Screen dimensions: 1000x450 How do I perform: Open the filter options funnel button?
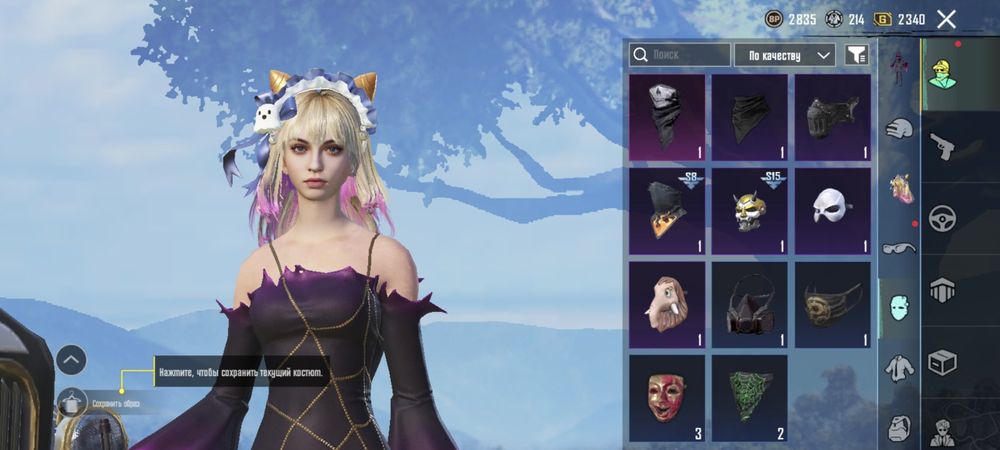856,55
